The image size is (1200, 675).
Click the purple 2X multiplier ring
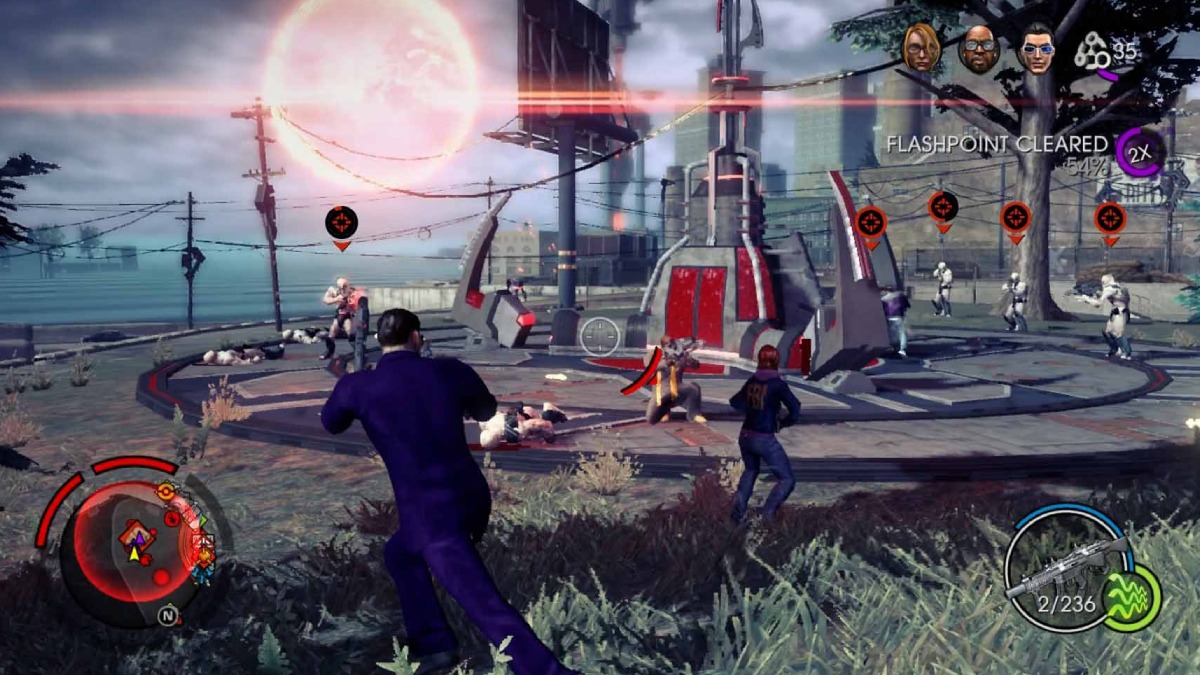pyautogui.click(x=1139, y=152)
